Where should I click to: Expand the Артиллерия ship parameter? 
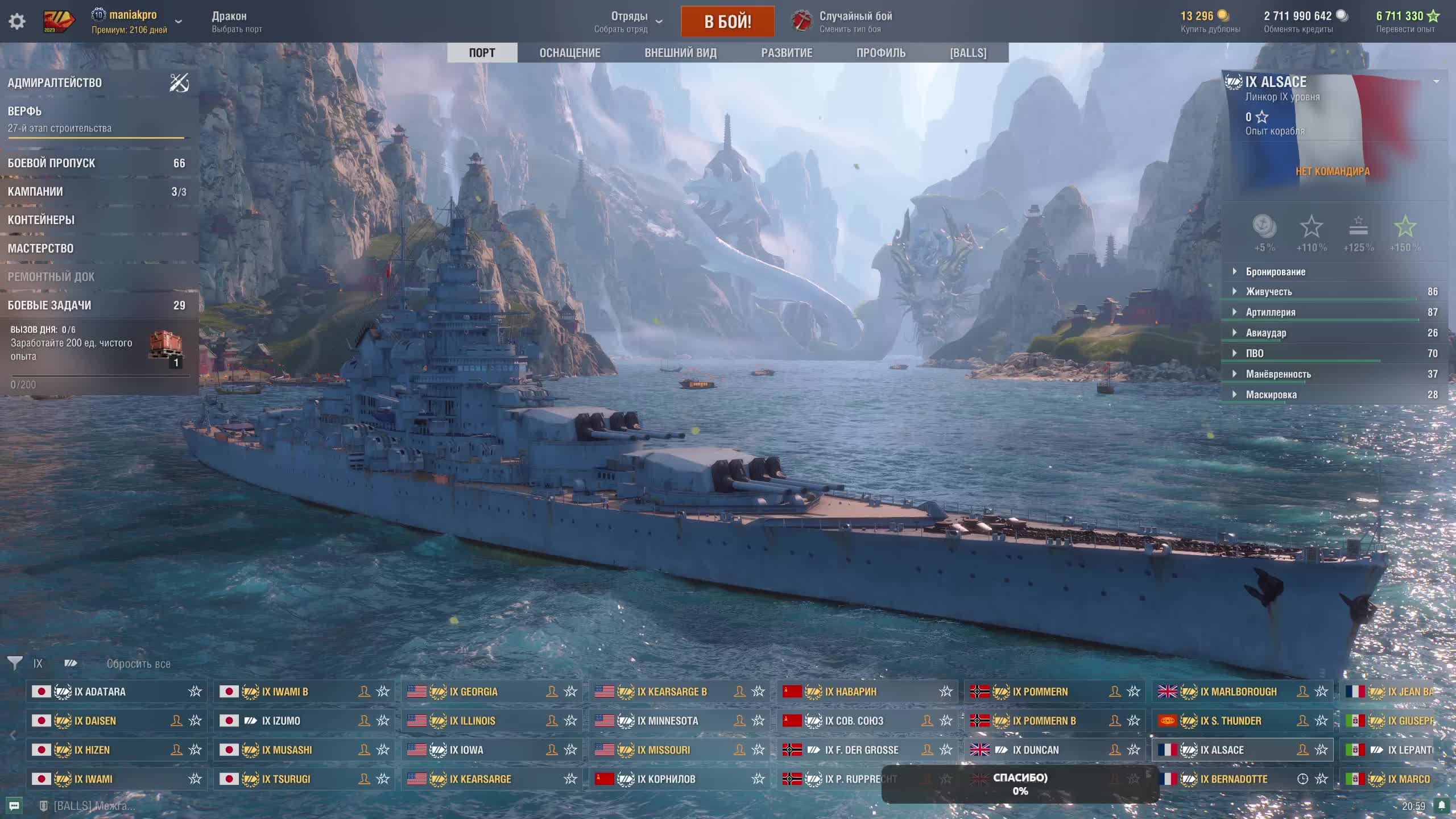(x=1271, y=312)
